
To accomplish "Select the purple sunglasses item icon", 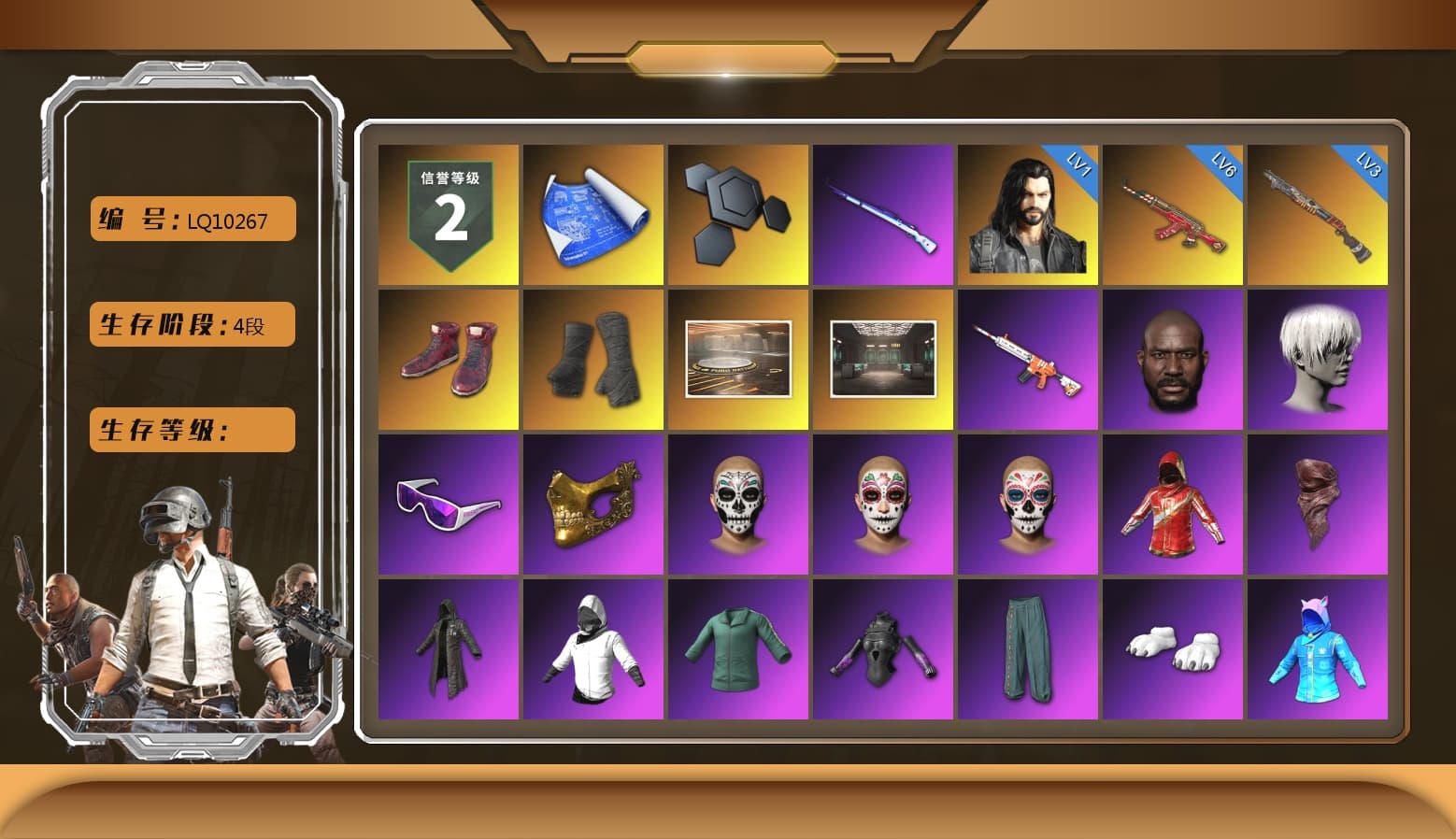I will (447, 505).
